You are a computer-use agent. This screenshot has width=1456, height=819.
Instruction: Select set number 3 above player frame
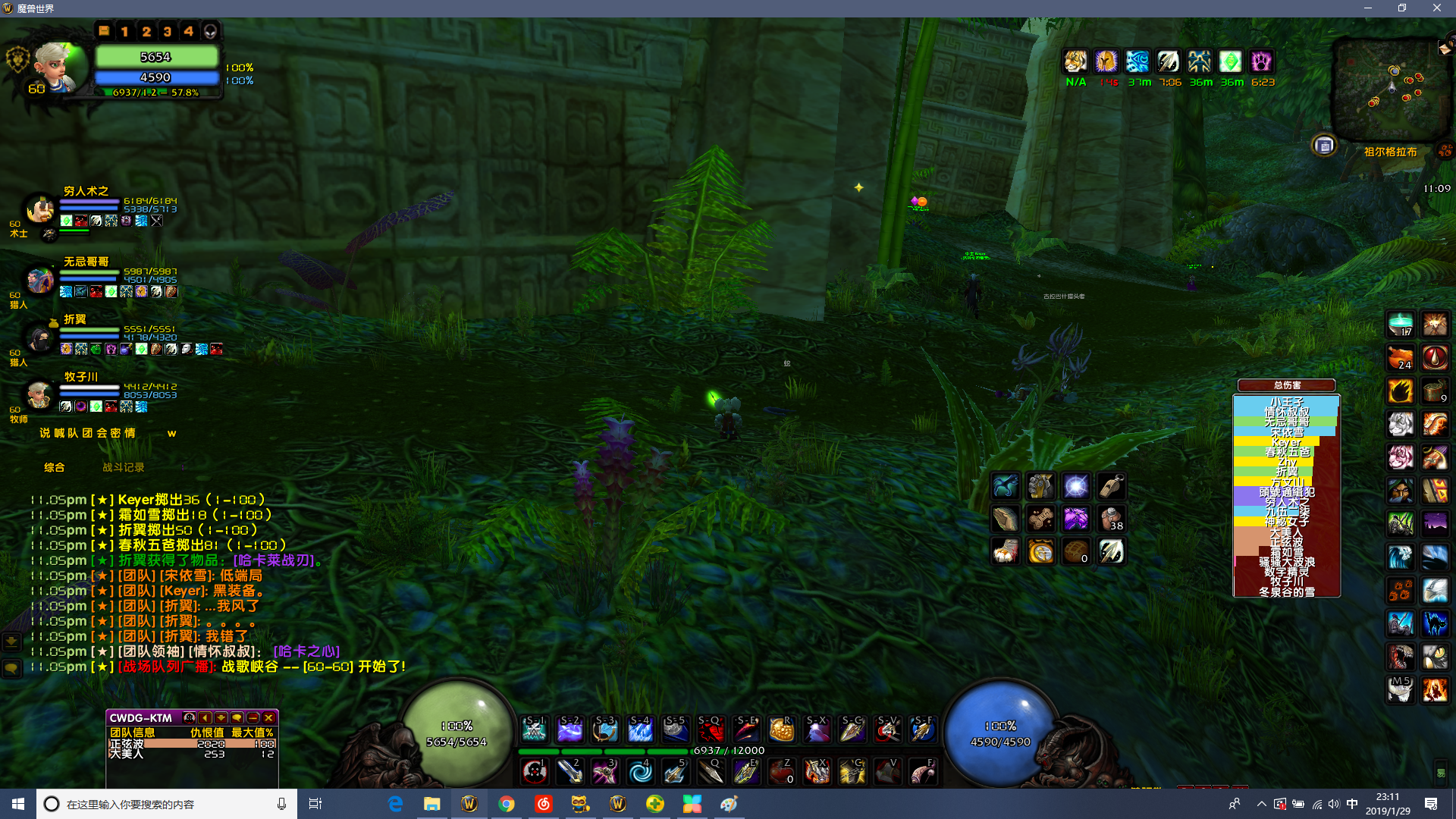coord(168,32)
